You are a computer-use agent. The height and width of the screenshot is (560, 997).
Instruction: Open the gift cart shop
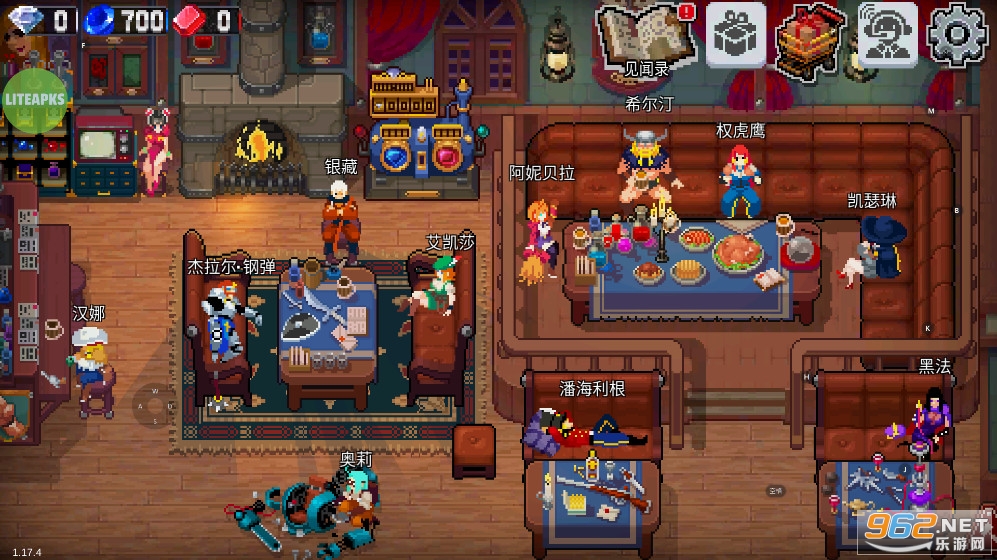click(810, 38)
